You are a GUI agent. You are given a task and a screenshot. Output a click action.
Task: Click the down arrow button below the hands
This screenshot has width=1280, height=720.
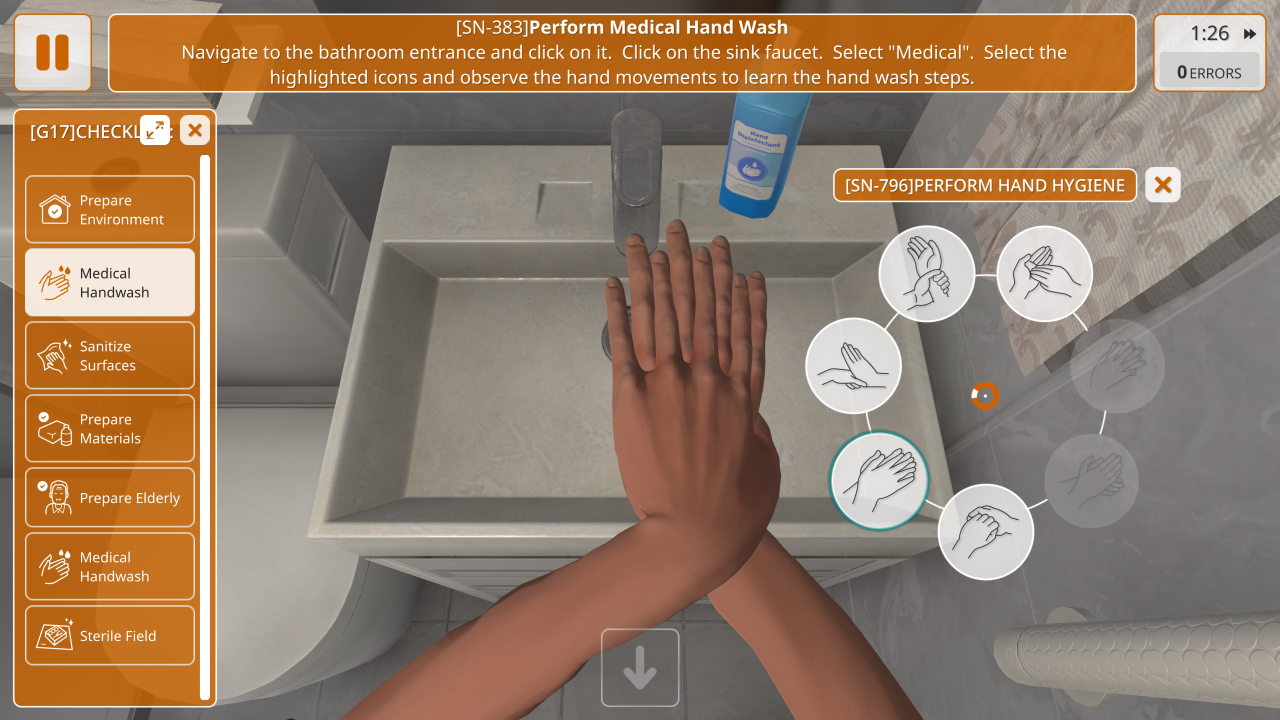[x=640, y=668]
